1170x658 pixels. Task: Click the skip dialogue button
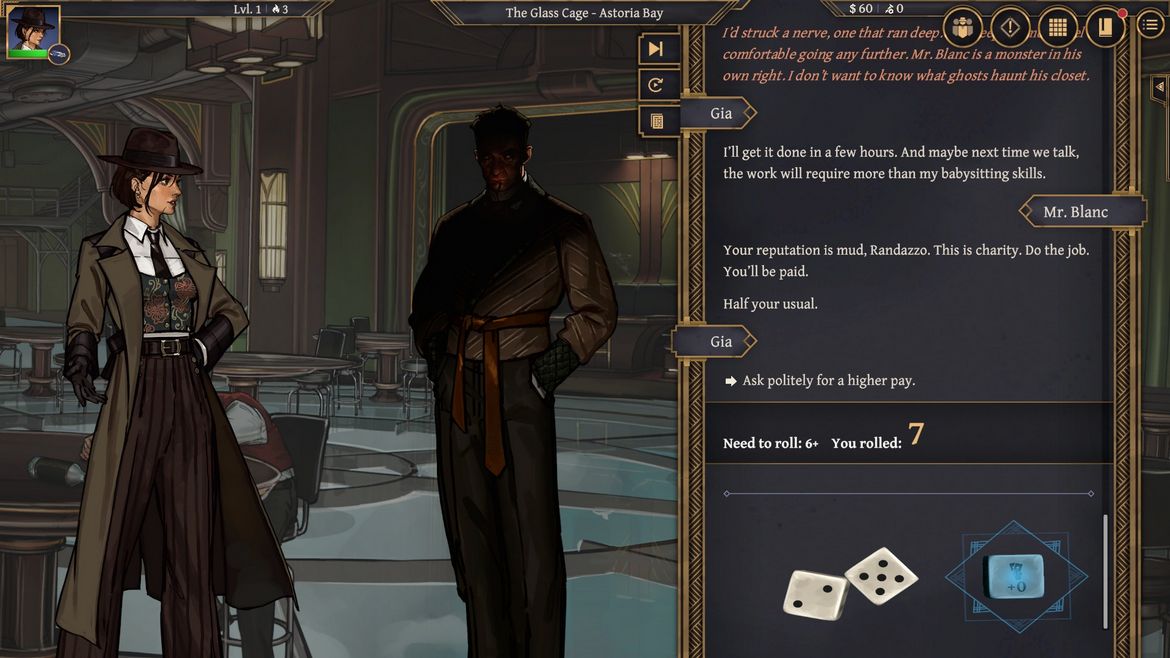(656, 49)
